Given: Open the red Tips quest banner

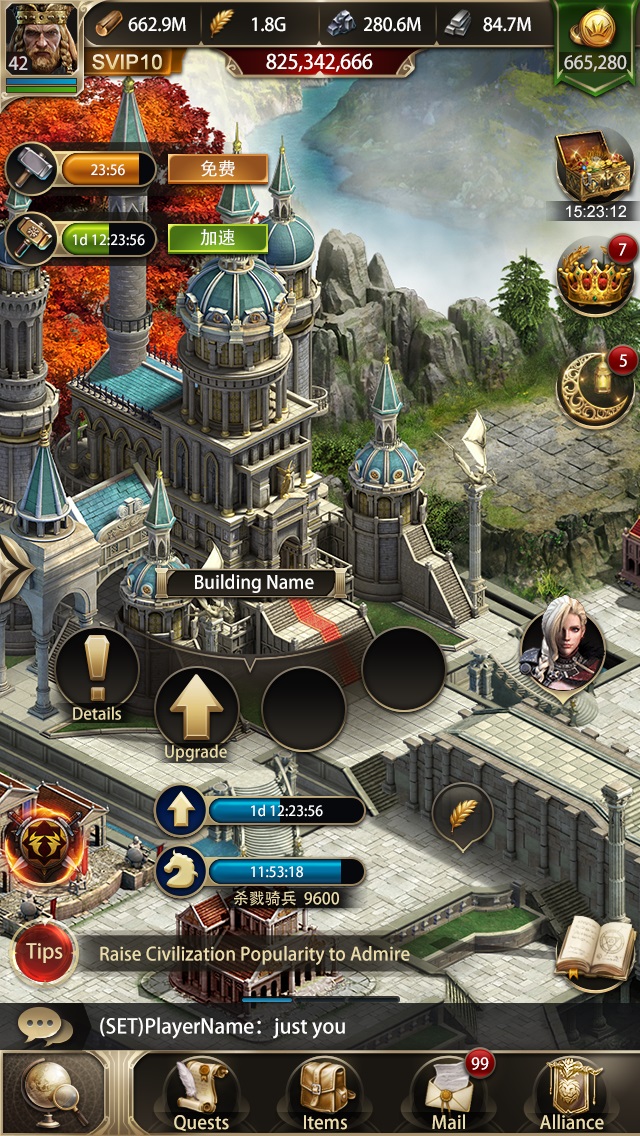Looking at the screenshot, I should pyautogui.click(x=44, y=952).
